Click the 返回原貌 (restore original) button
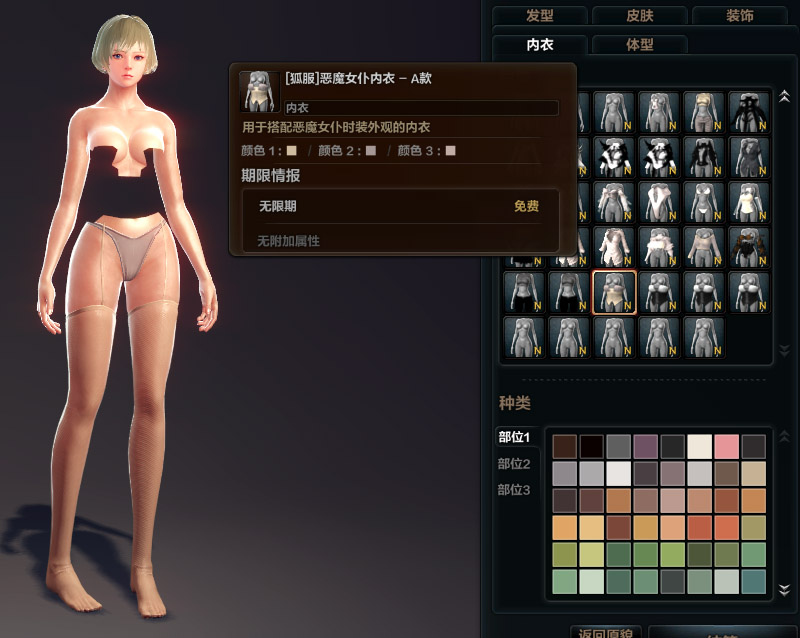The width and height of the screenshot is (800, 638). point(603,633)
